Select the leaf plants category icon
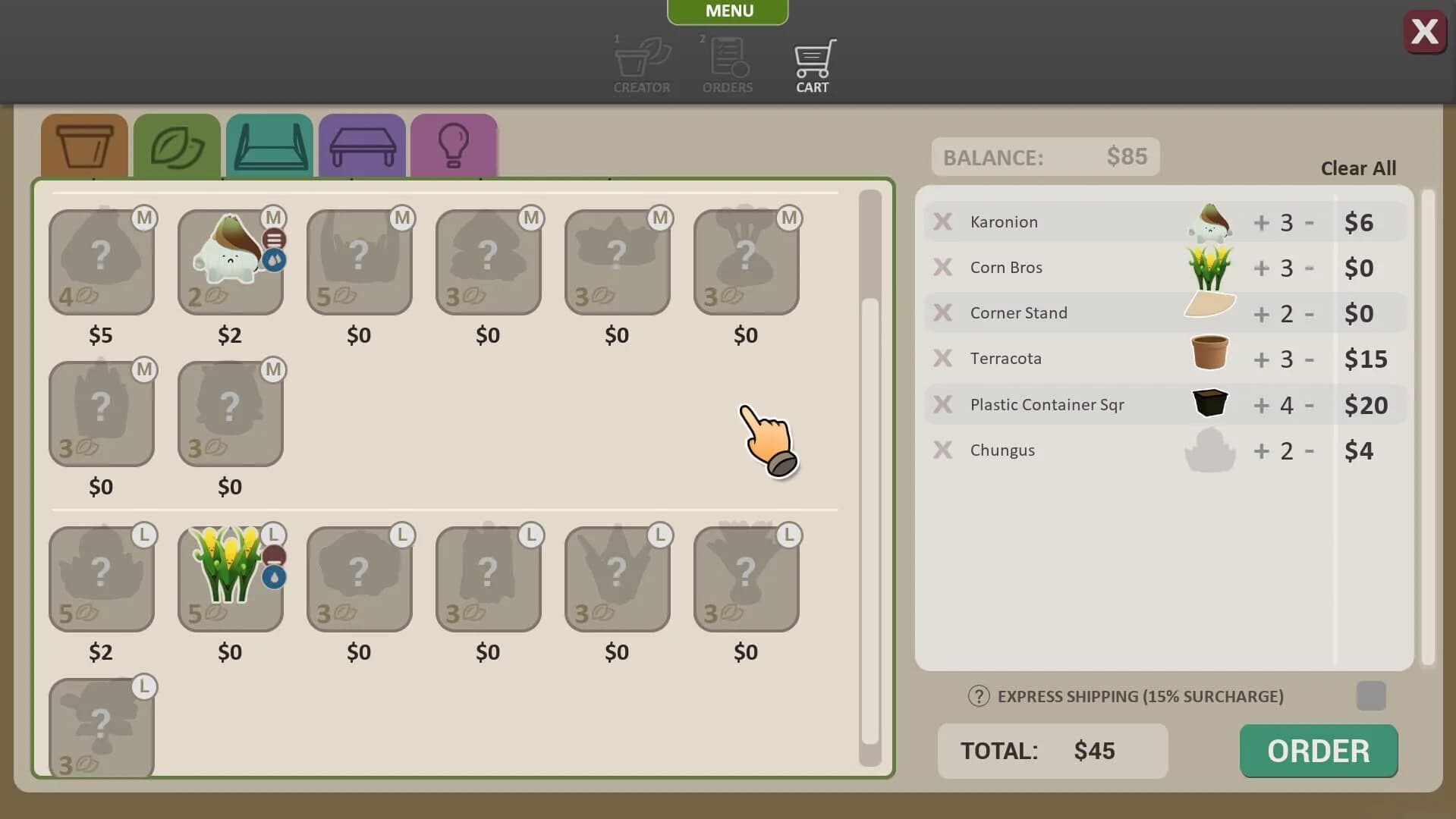 tap(177, 146)
